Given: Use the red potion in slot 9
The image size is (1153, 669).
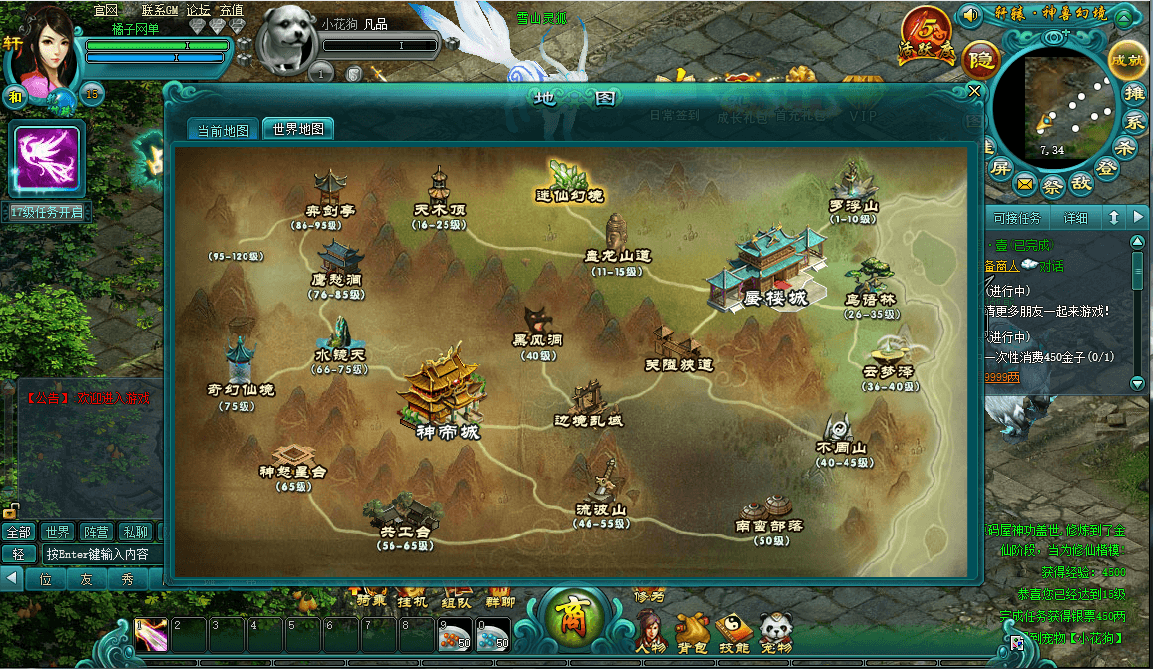Looking at the screenshot, I should (455, 634).
